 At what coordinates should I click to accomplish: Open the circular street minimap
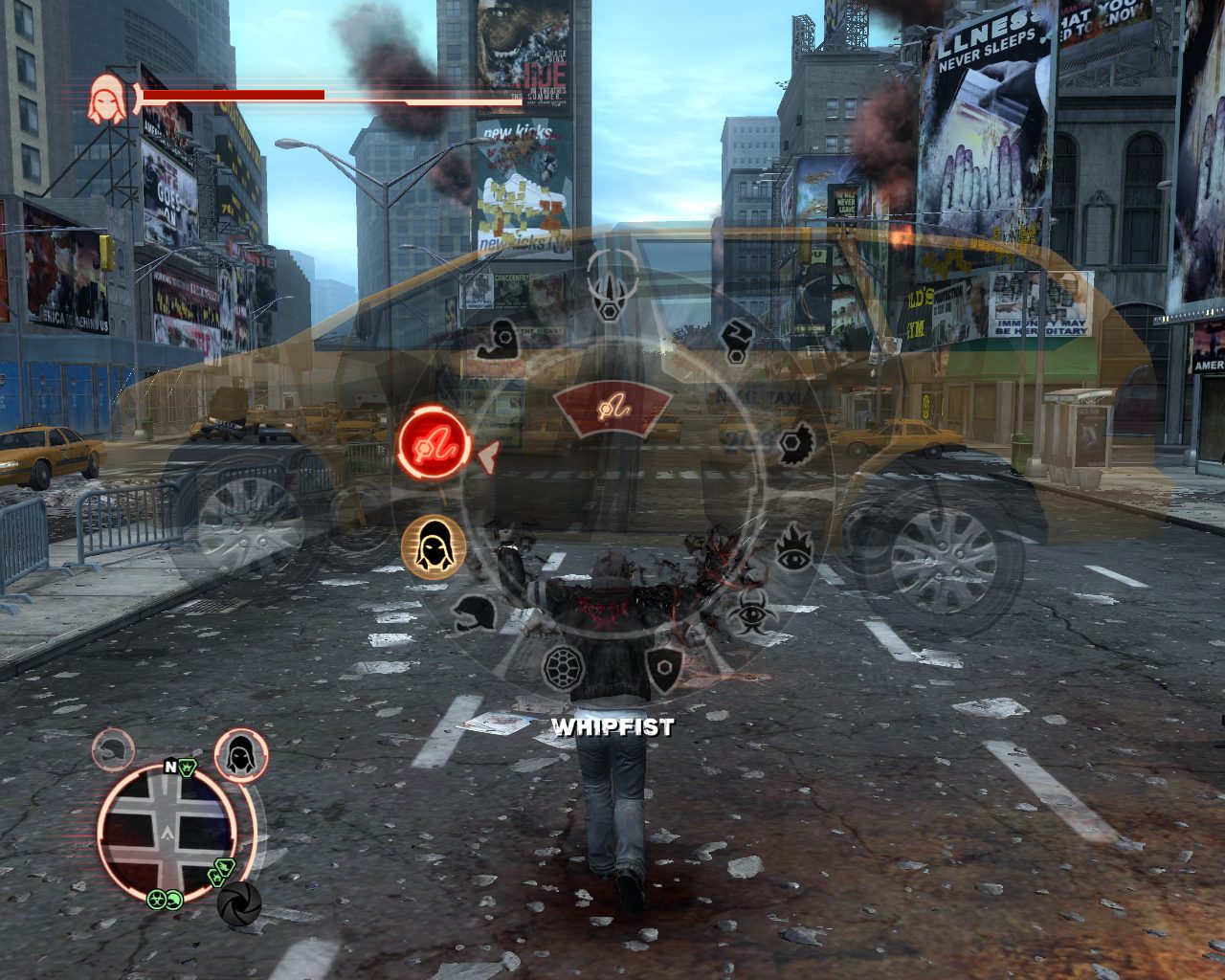pyautogui.click(x=165, y=835)
